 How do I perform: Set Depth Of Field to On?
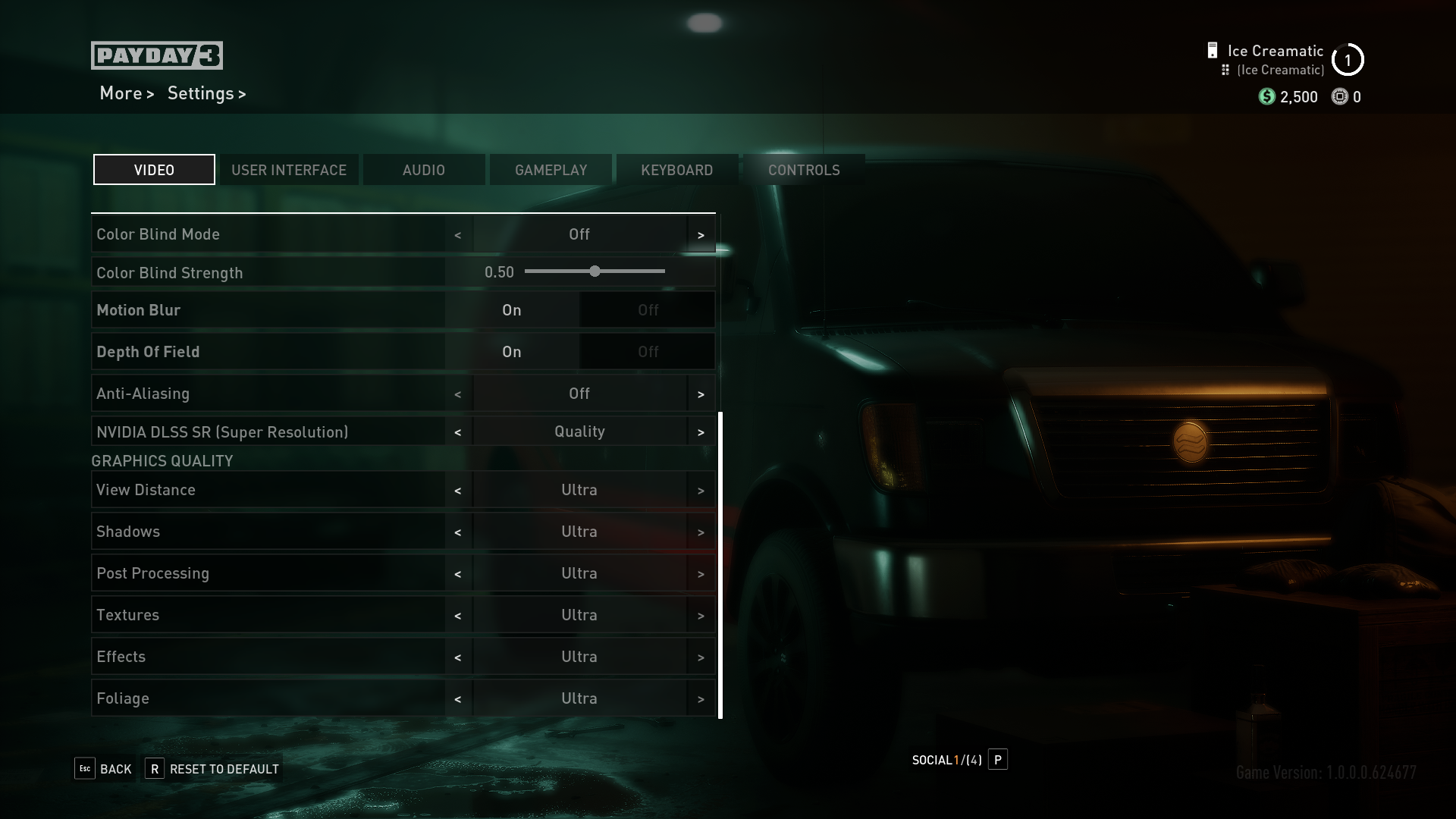click(511, 351)
